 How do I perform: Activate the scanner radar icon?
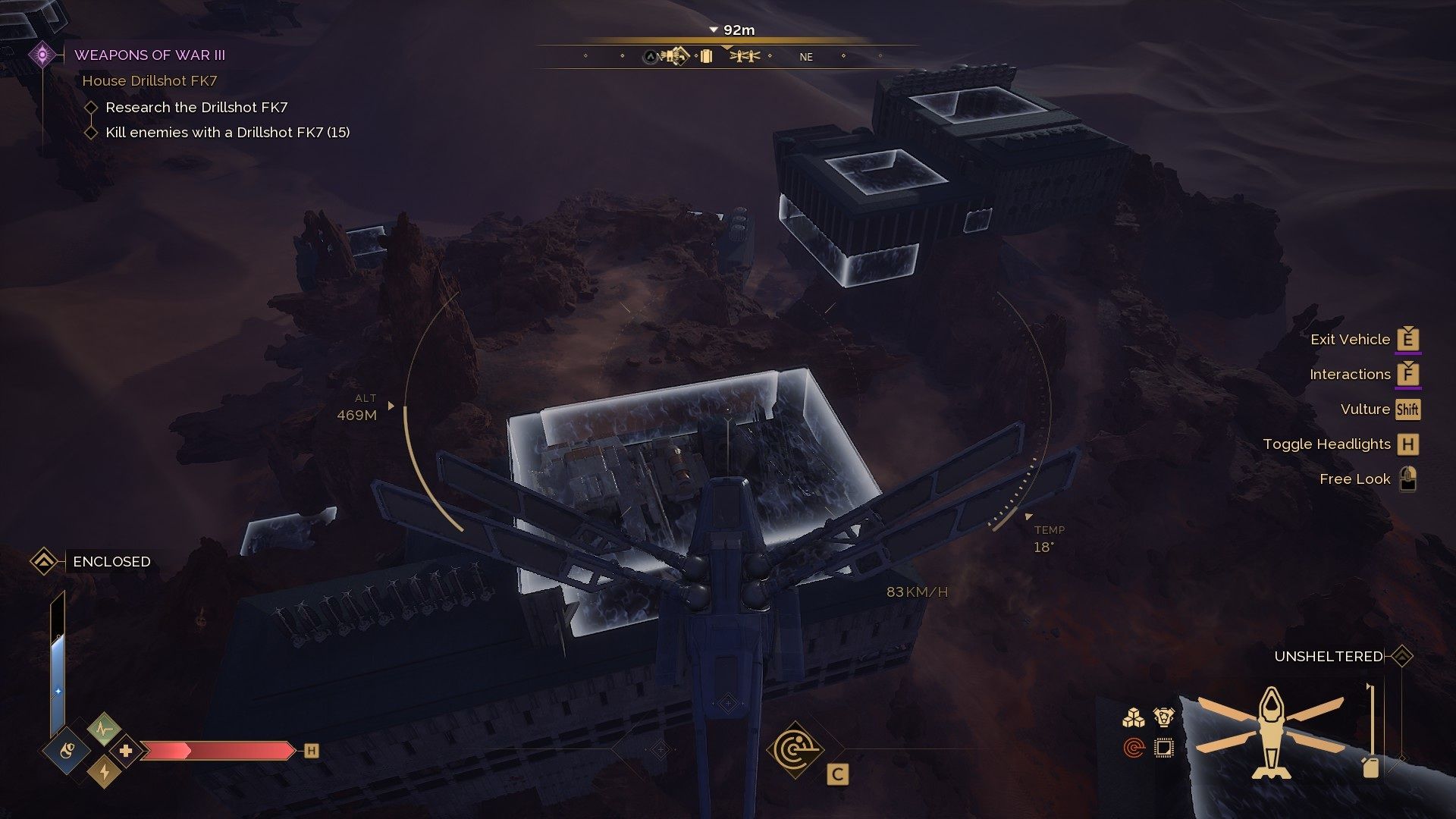(x=795, y=751)
